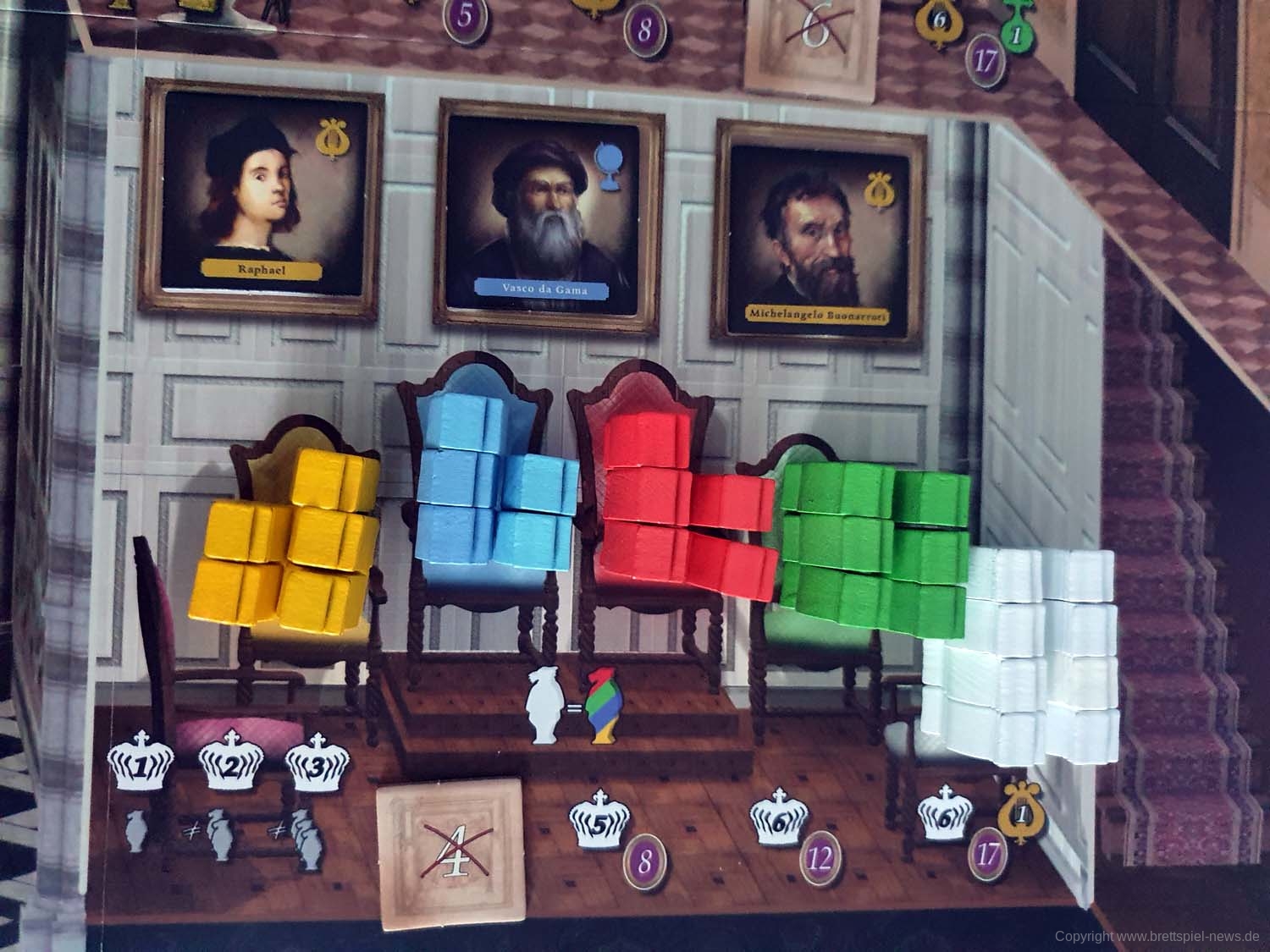Select the Raphael portrait card
This screenshot has width=1270, height=952.
pos(264,204)
